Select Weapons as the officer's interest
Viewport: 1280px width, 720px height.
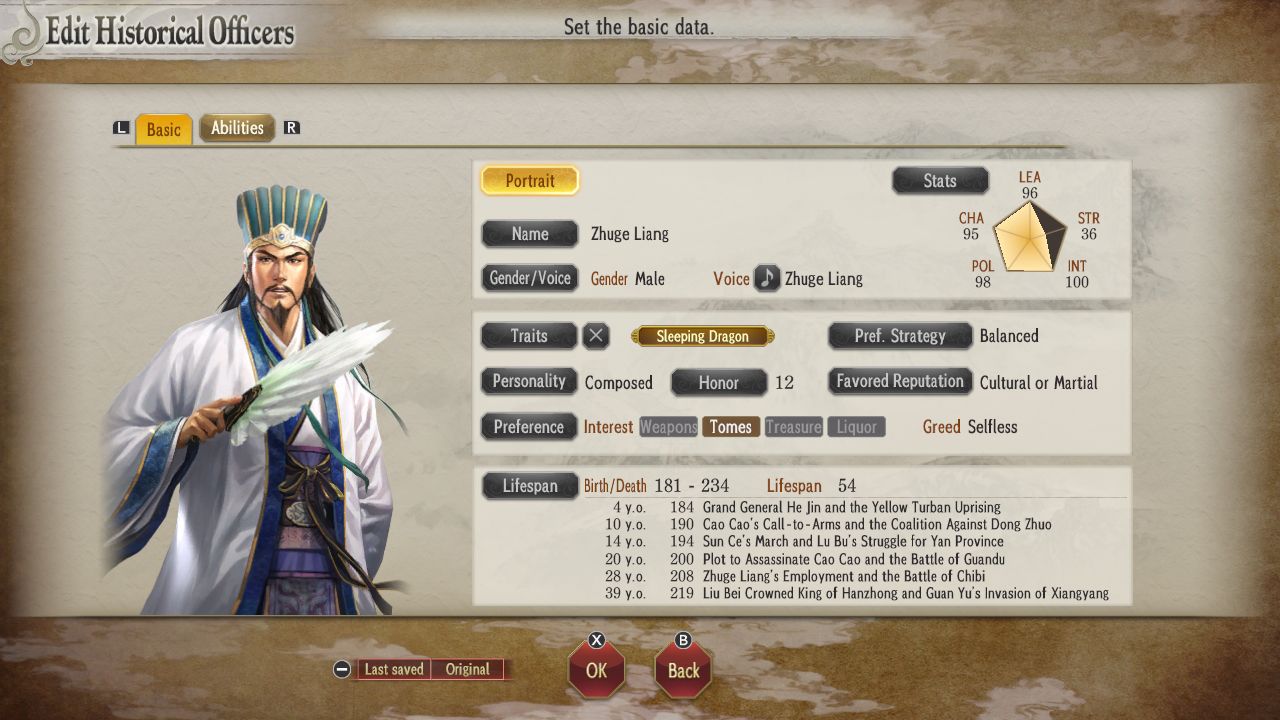pyautogui.click(x=668, y=427)
